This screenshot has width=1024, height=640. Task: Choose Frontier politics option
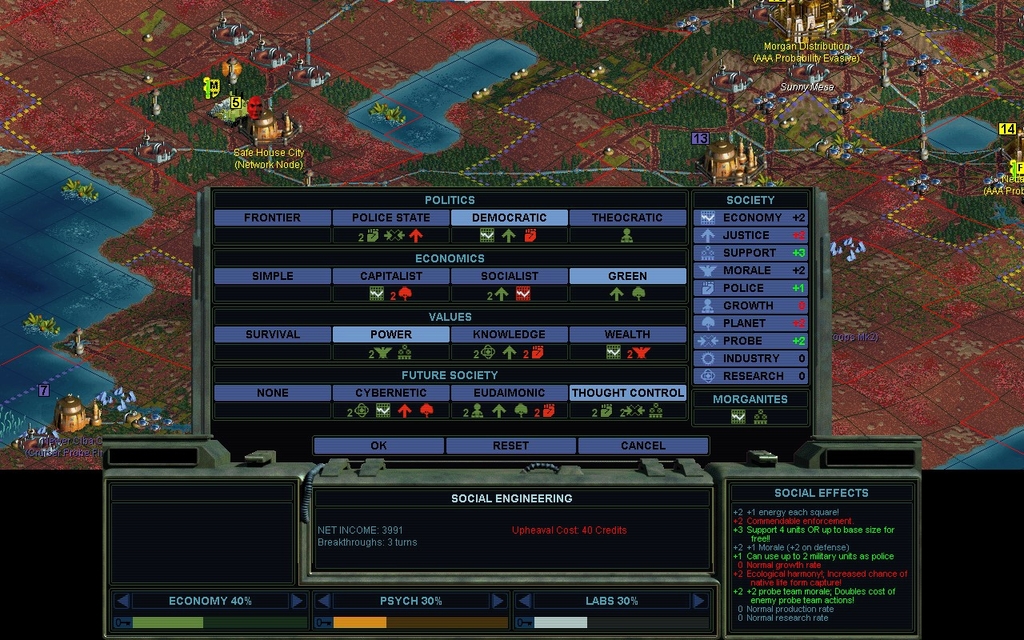click(272, 217)
